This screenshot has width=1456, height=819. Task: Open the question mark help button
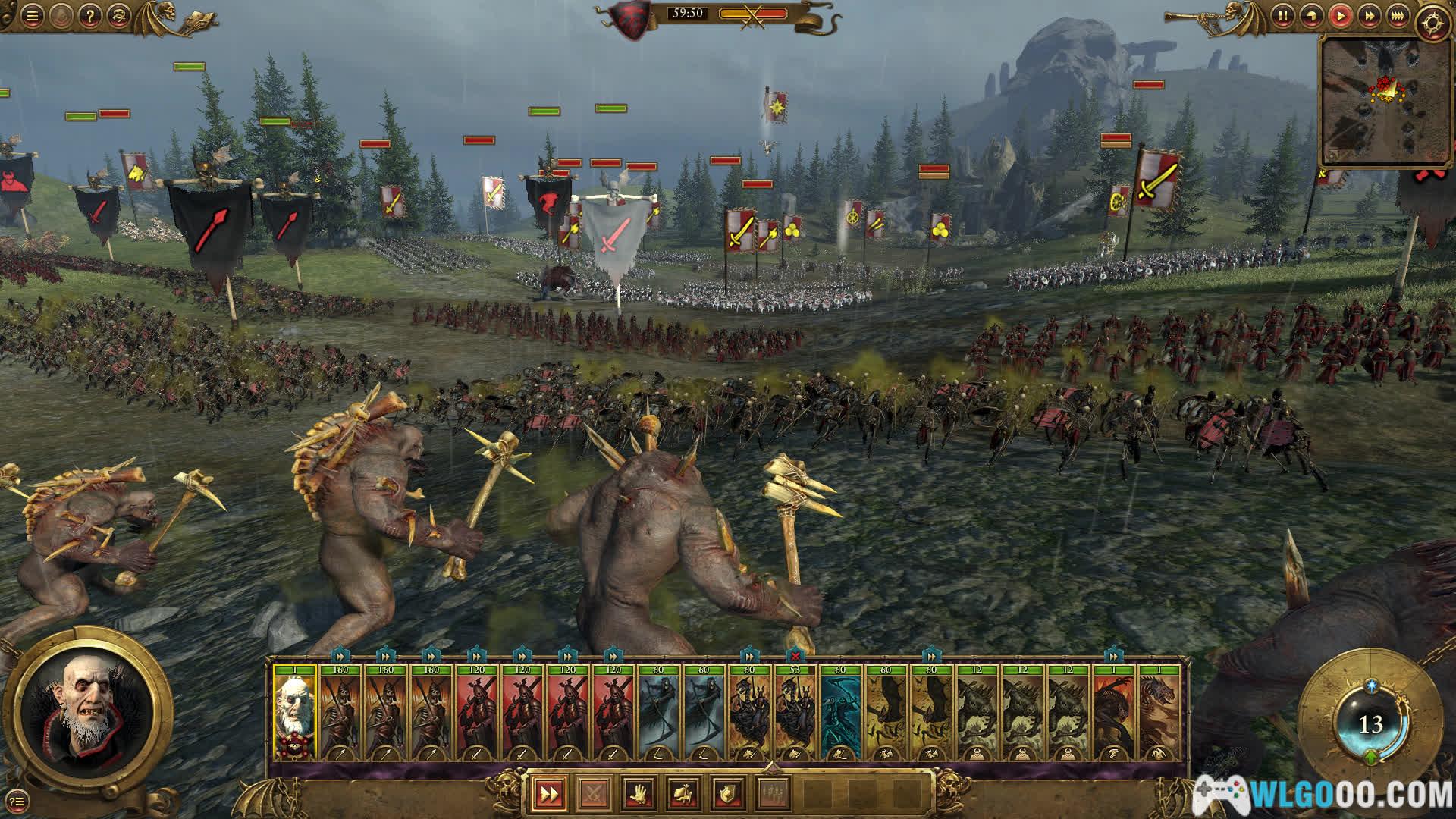point(89,15)
